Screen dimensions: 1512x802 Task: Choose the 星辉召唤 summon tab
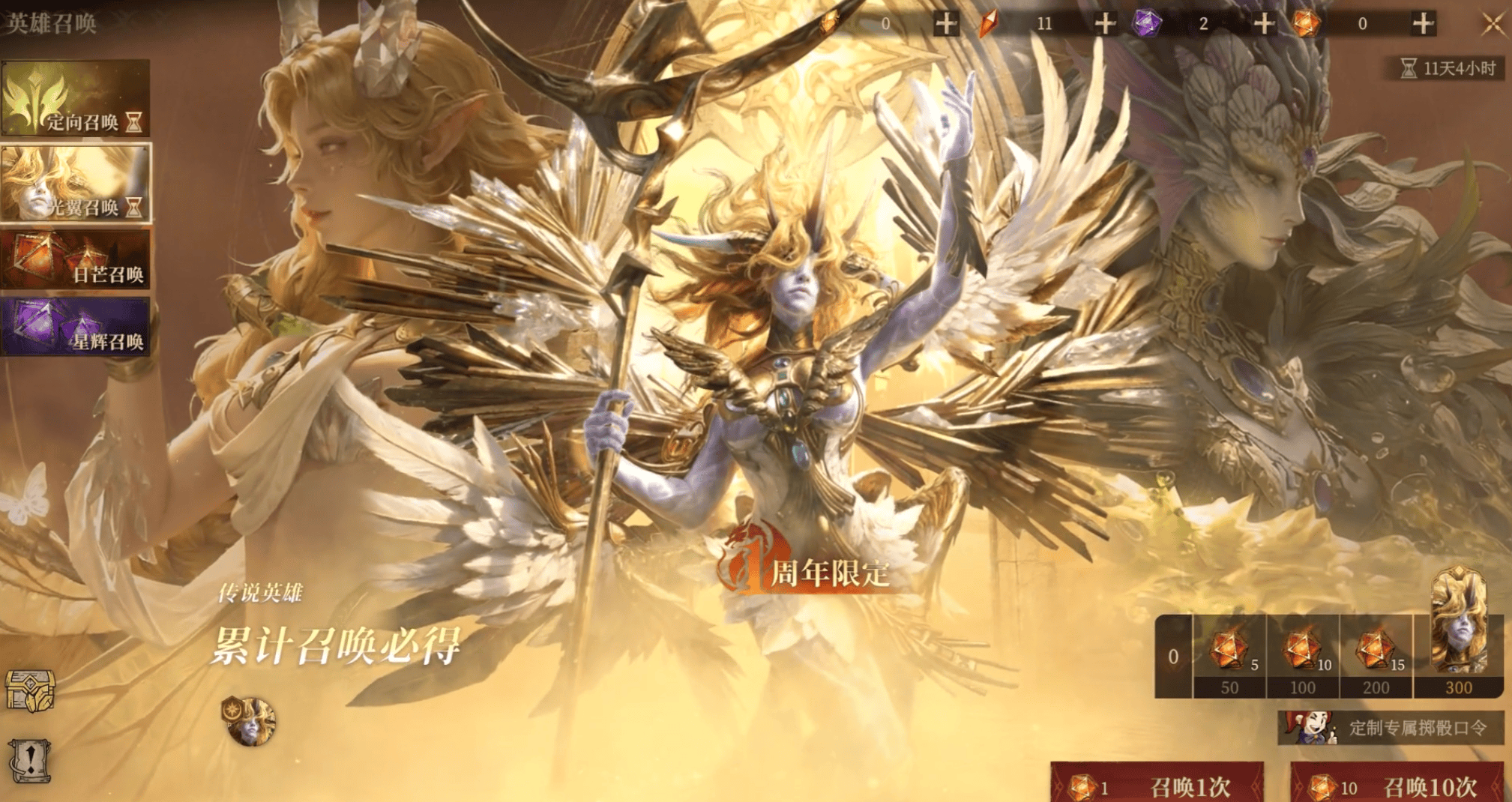pos(75,326)
